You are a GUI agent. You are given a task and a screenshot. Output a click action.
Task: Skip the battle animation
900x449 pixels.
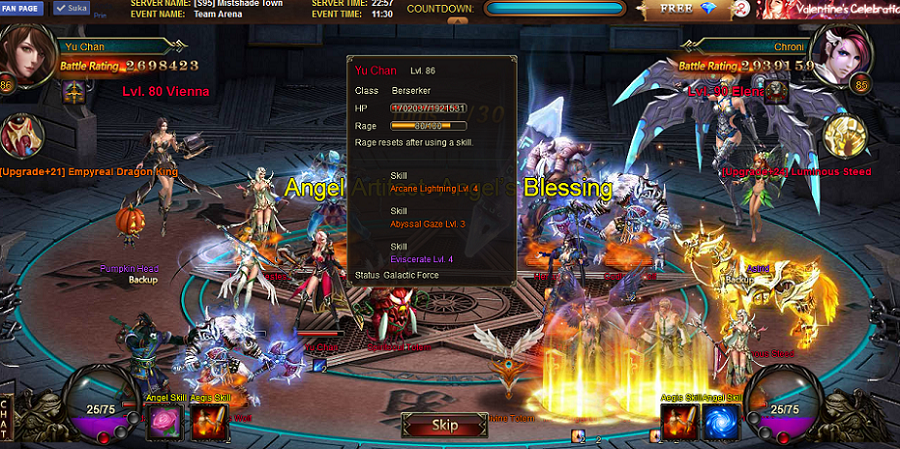pos(444,425)
